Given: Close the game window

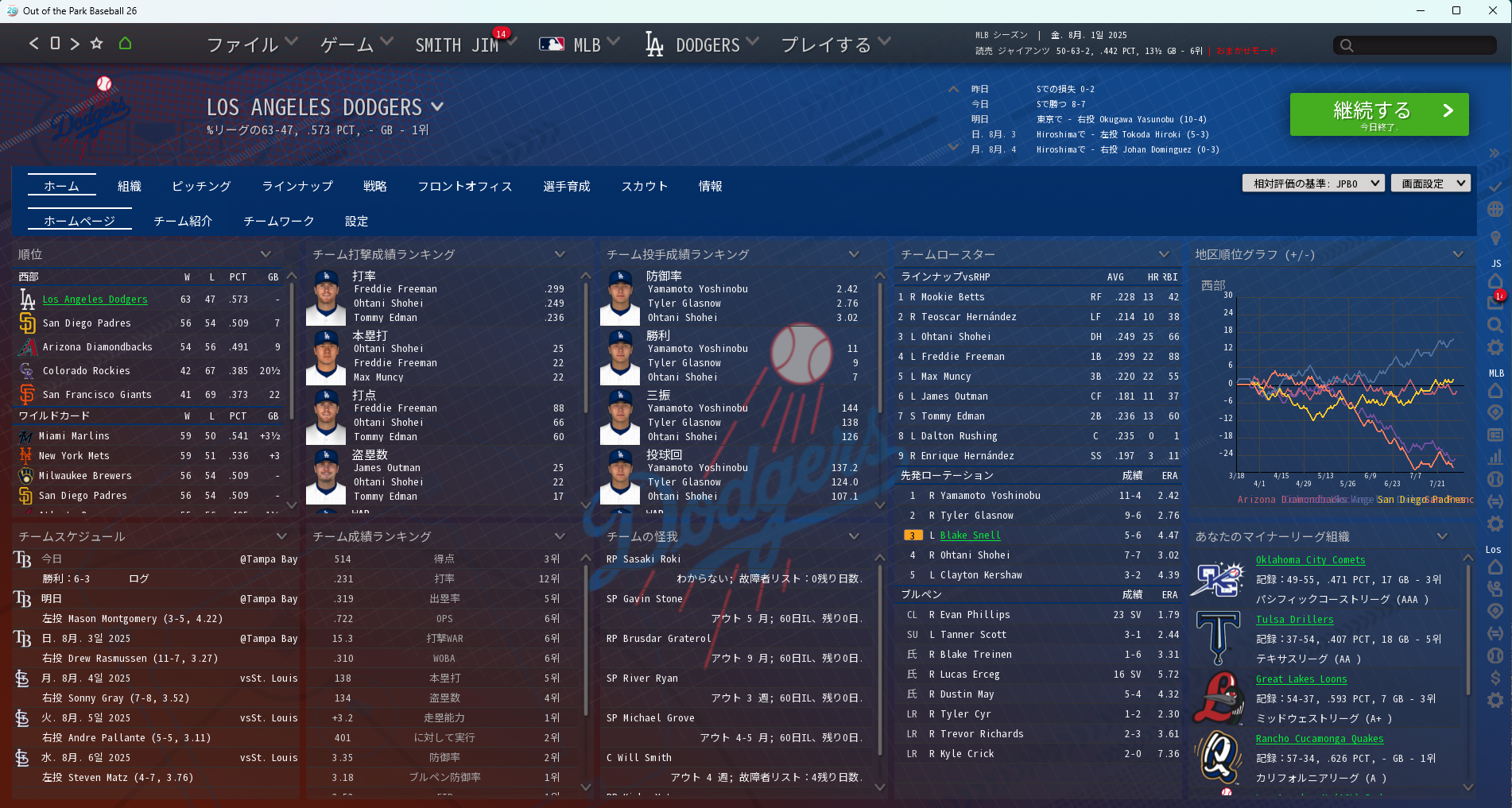Looking at the screenshot, I should (x=1493, y=10).
